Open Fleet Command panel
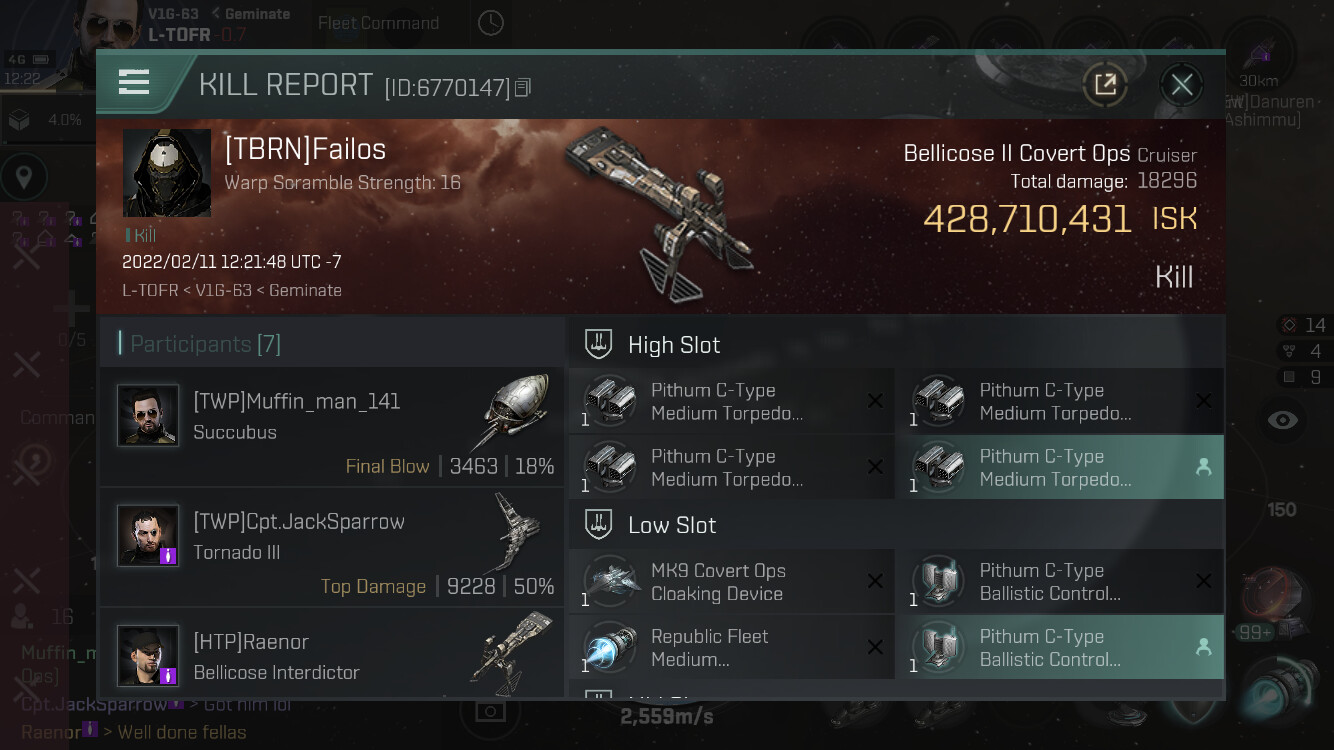Viewport: 1334px width, 750px height. click(378, 23)
